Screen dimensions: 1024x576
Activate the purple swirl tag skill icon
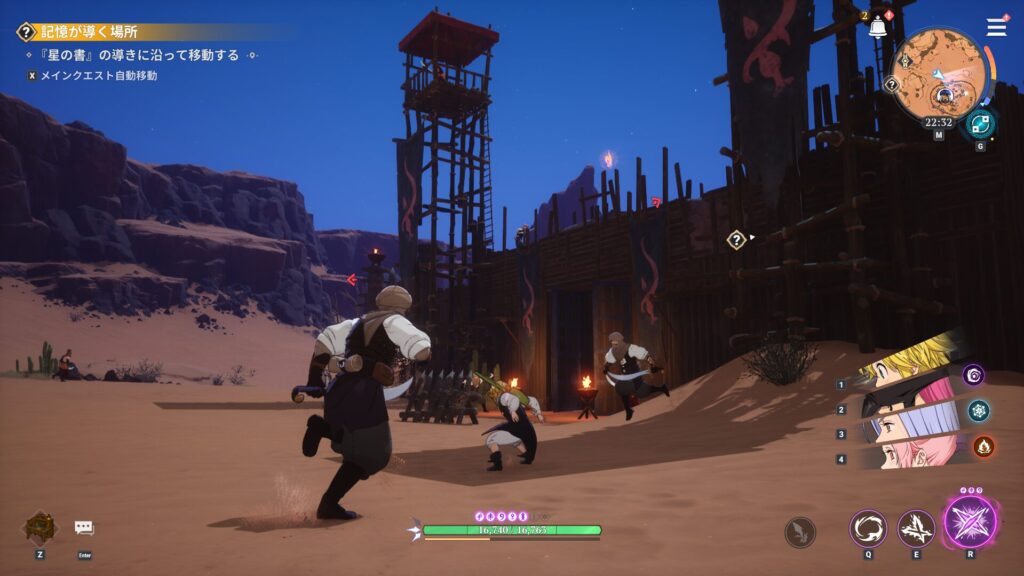pos(973,375)
